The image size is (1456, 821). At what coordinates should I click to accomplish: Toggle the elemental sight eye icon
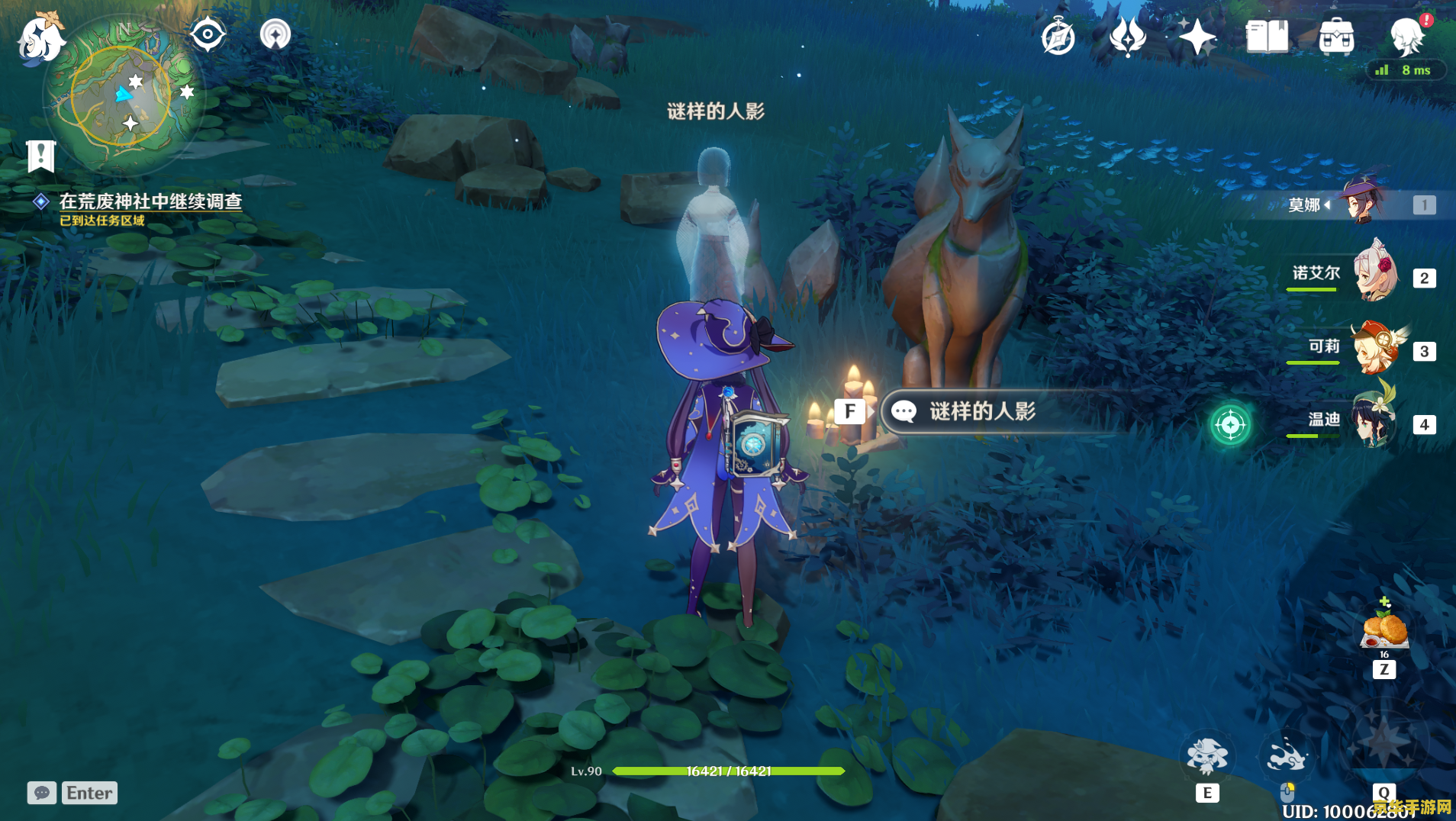[x=208, y=34]
